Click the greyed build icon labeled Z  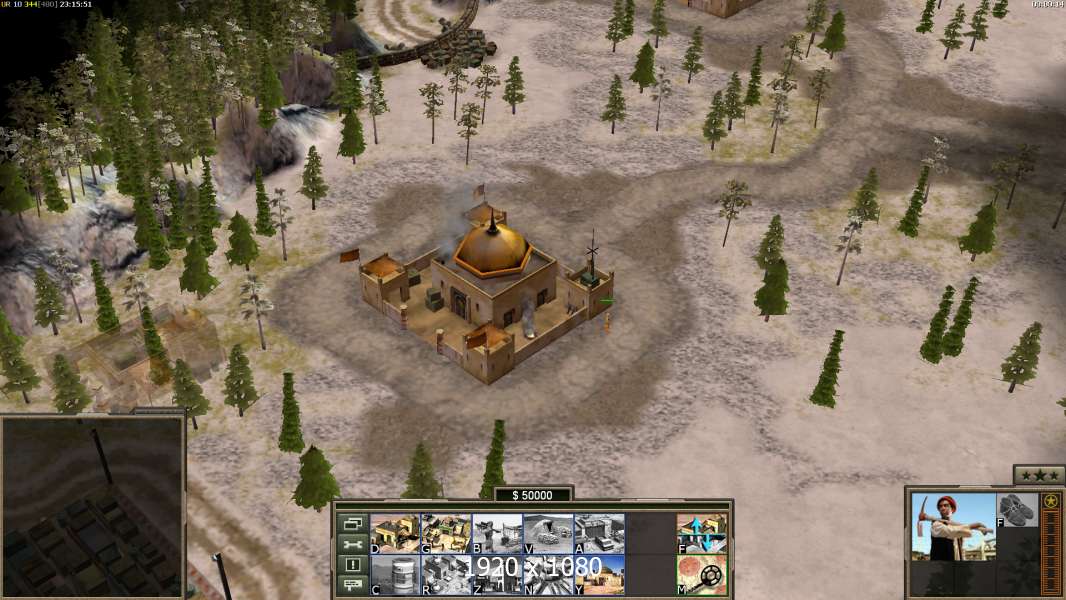point(497,574)
